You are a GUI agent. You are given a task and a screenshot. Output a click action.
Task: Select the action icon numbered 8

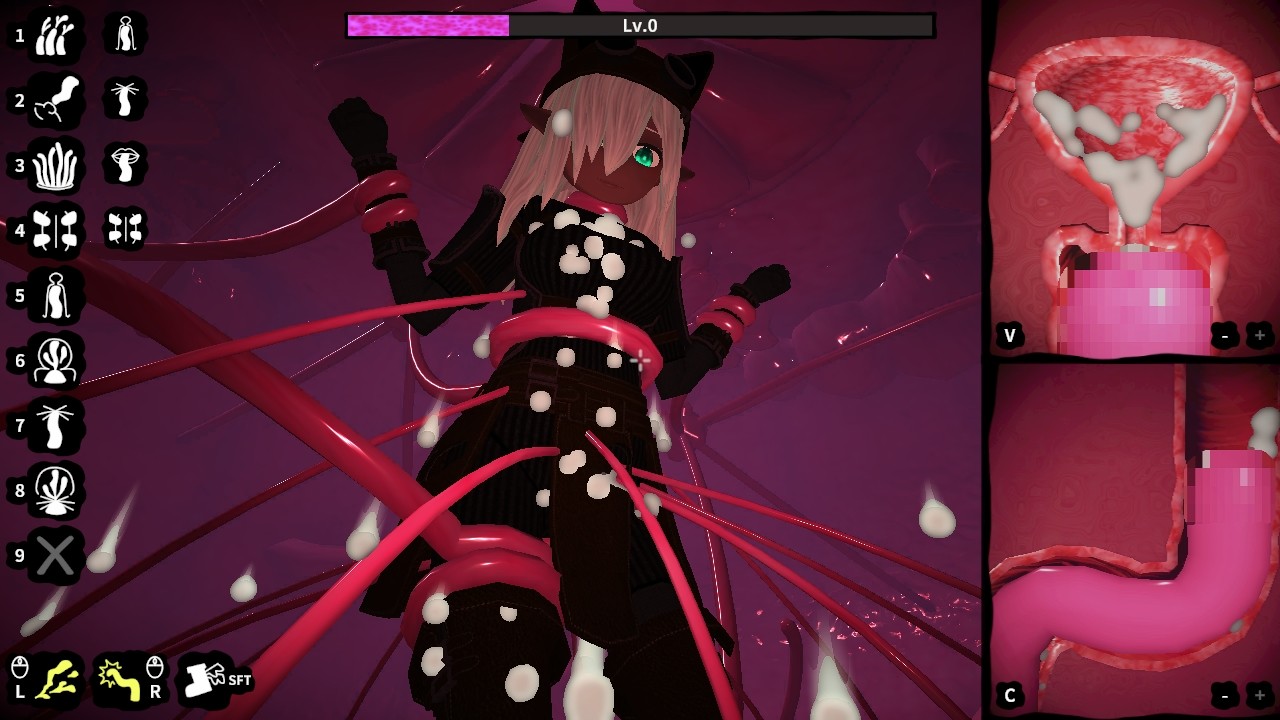tap(55, 490)
